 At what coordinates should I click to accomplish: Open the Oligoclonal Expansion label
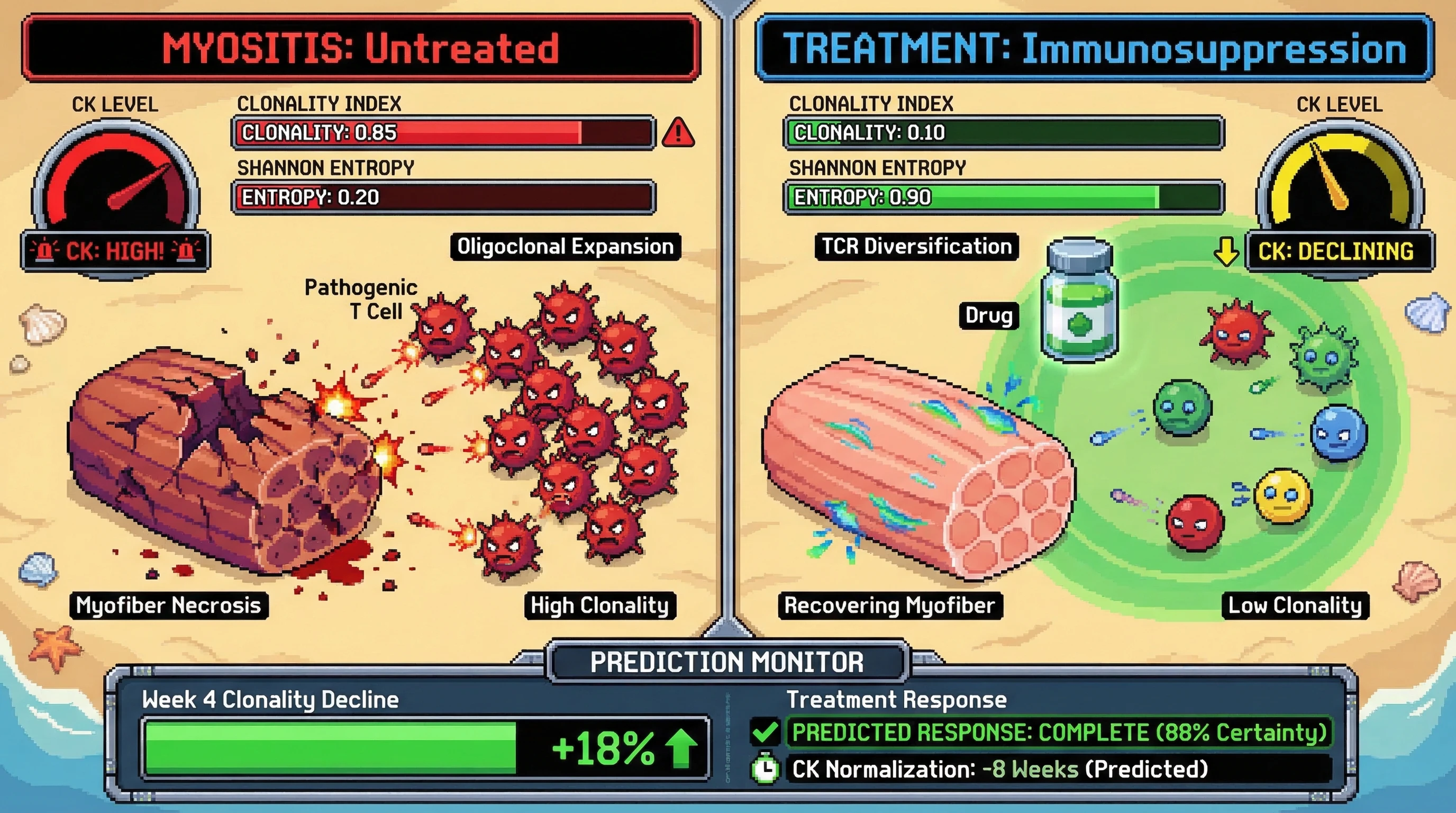(x=565, y=247)
